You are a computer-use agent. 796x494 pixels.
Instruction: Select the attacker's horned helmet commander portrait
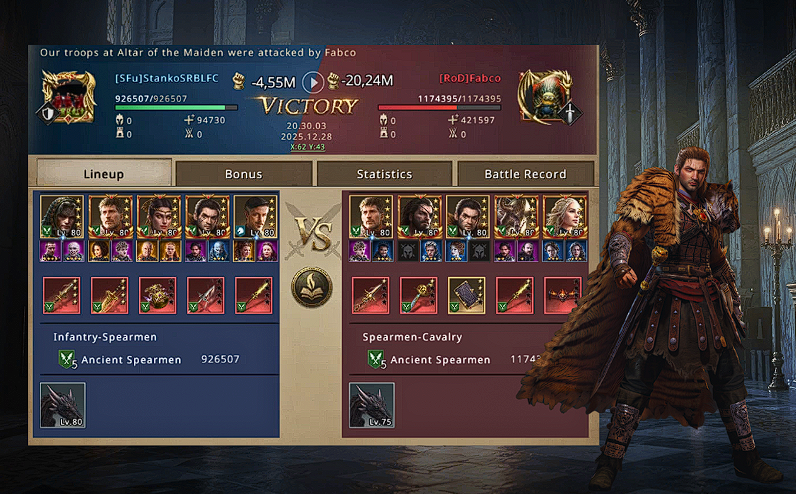pyautogui.click(x=516, y=218)
